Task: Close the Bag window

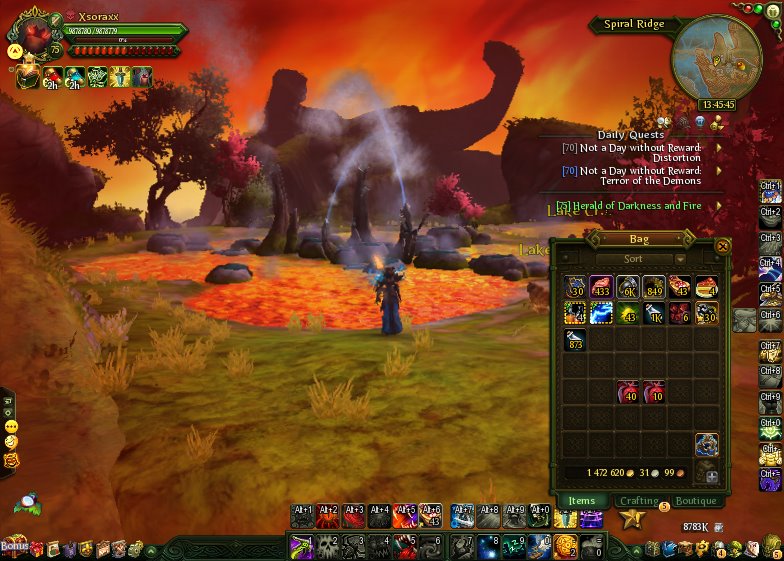Action: pos(723,245)
